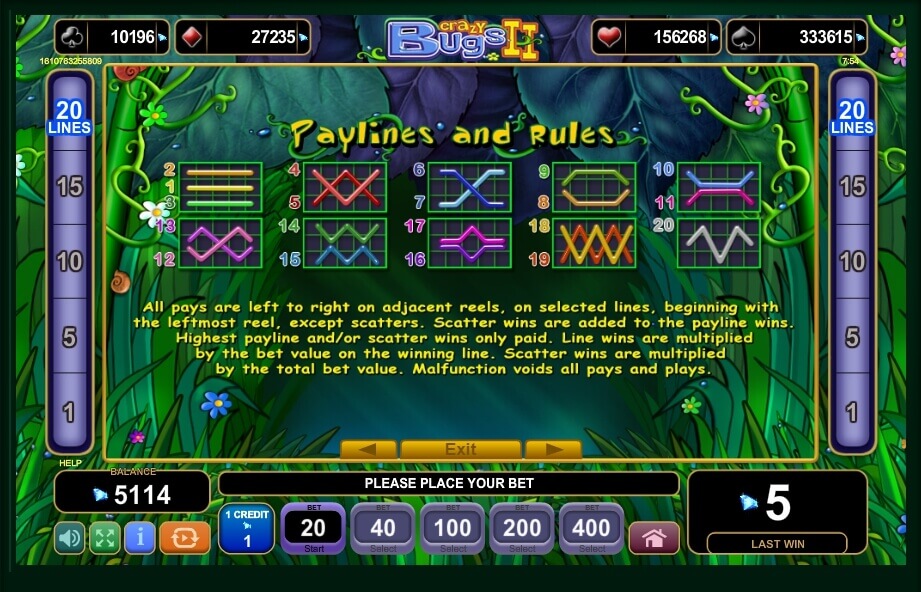921x592 pixels.
Task: Open the Help link above balance
Action: pos(69,463)
